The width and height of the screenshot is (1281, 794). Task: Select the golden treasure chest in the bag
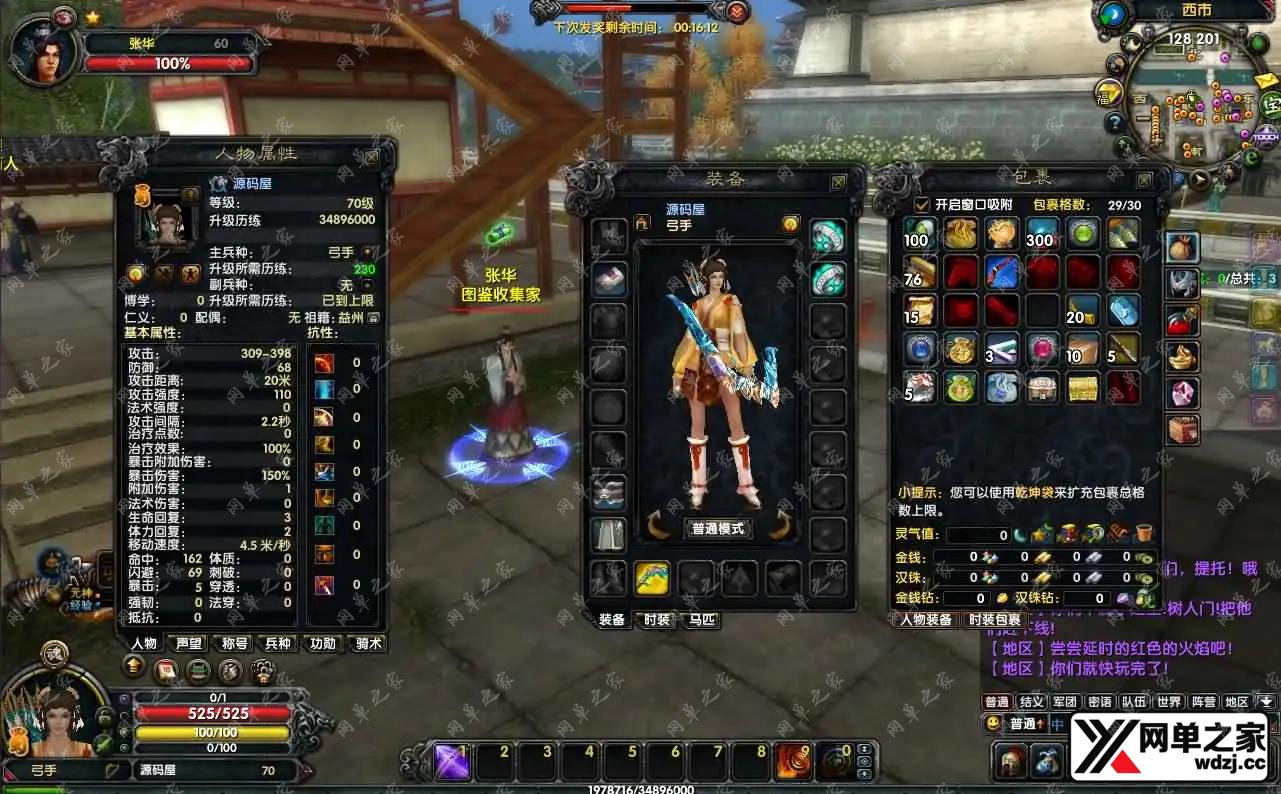click(x=1083, y=387)
